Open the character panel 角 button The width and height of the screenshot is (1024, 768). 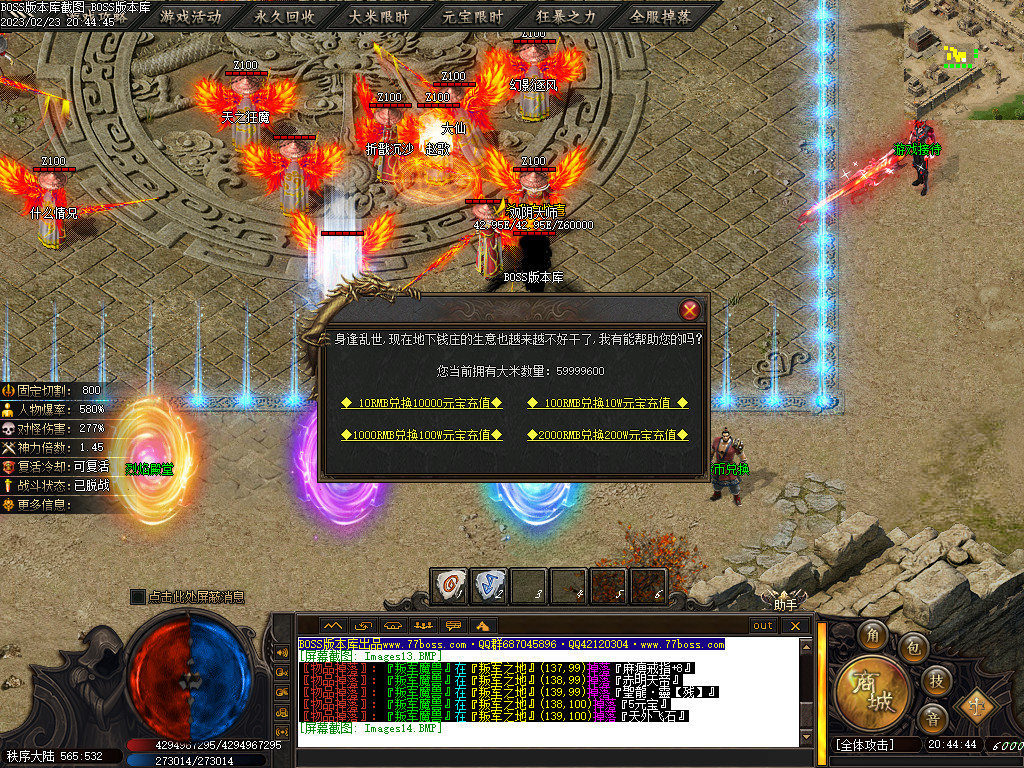pyautogui.click(x=873, y=634)
